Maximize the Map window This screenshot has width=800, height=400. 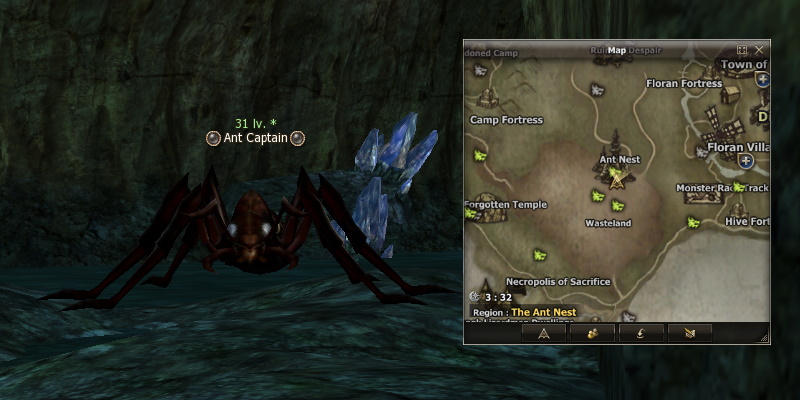click(742, 49)
